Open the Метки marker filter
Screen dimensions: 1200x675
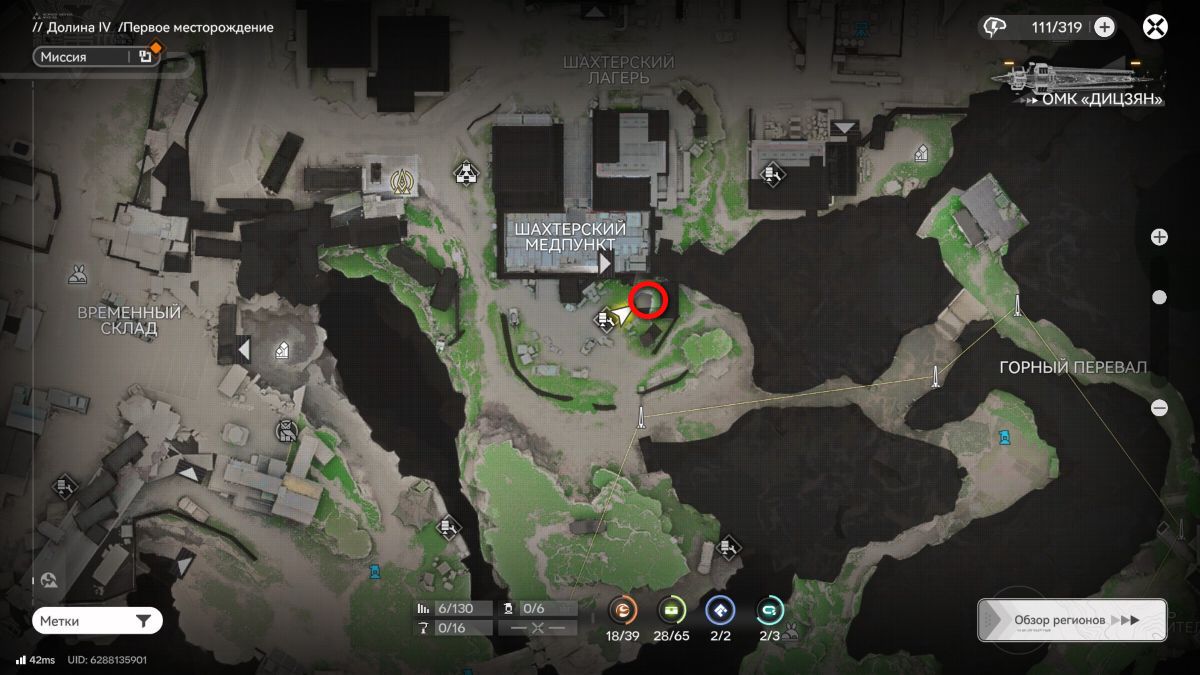coord(97,621)
